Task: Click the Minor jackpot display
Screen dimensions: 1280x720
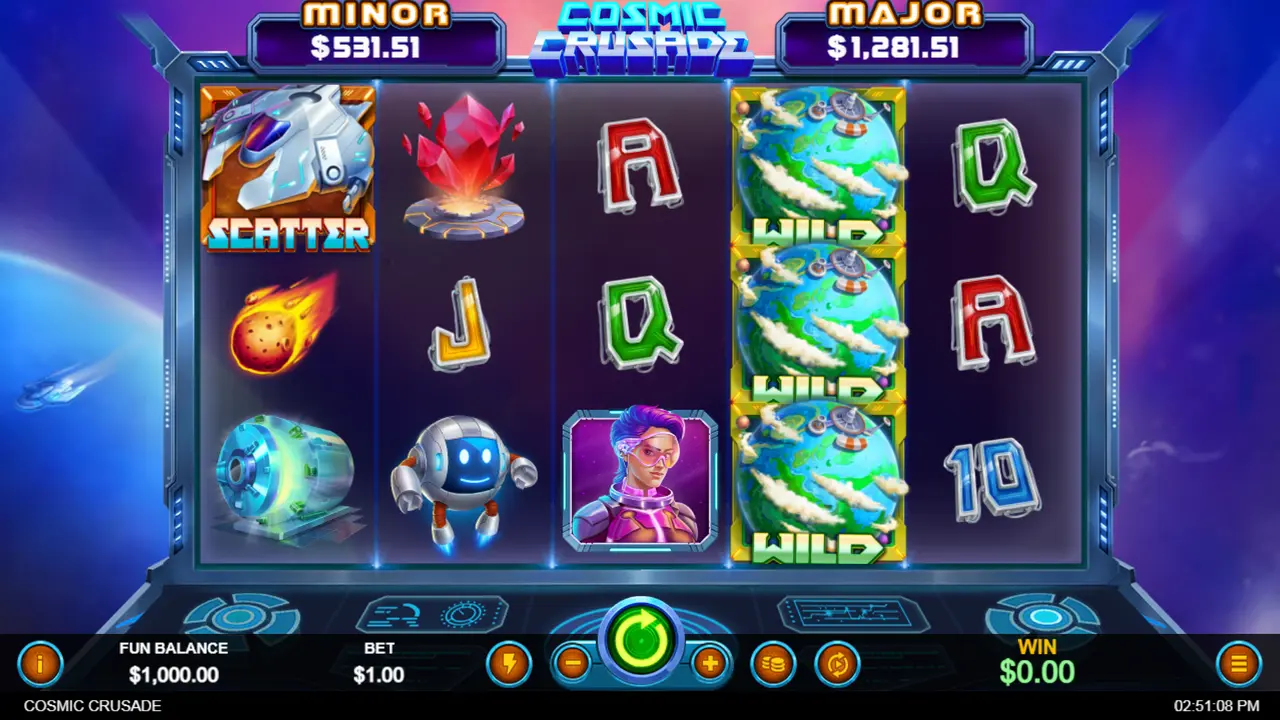Action: pos(375,32)
